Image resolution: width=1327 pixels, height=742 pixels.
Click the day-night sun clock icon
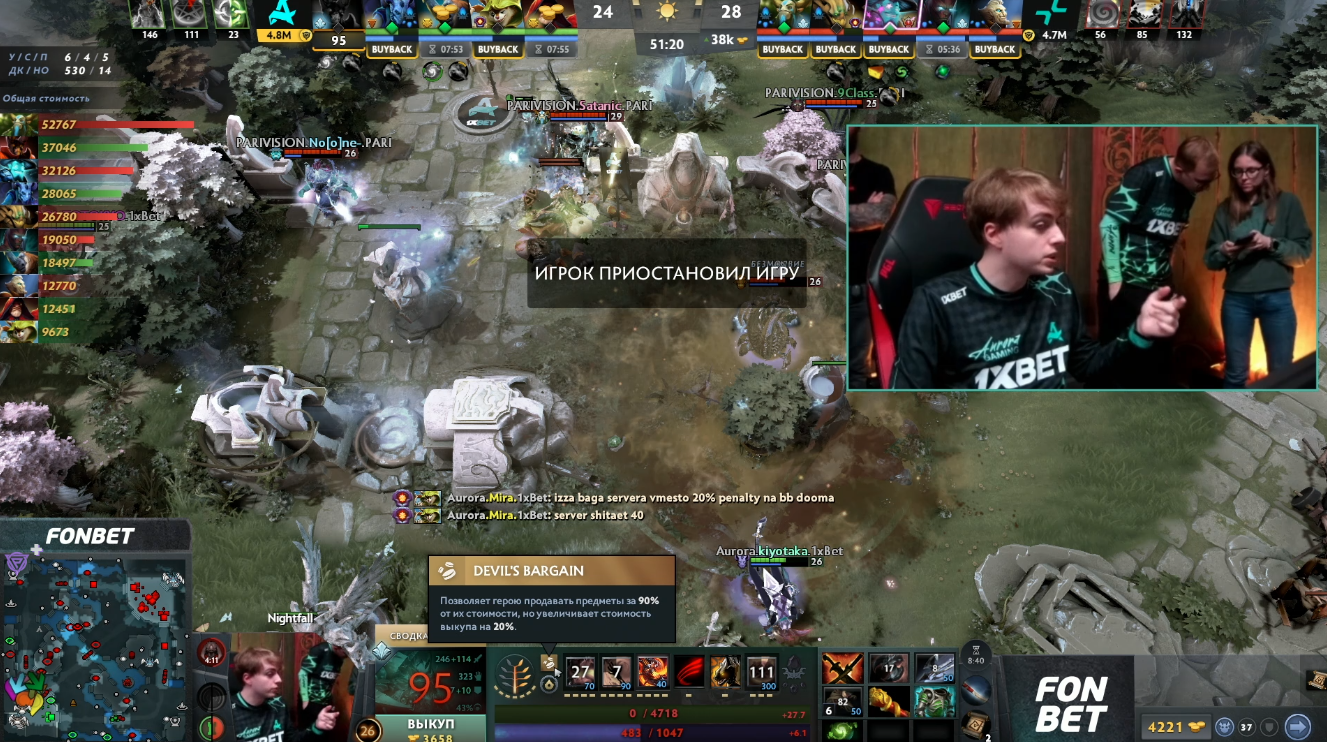pyautogui.click(x=666, y=12)
